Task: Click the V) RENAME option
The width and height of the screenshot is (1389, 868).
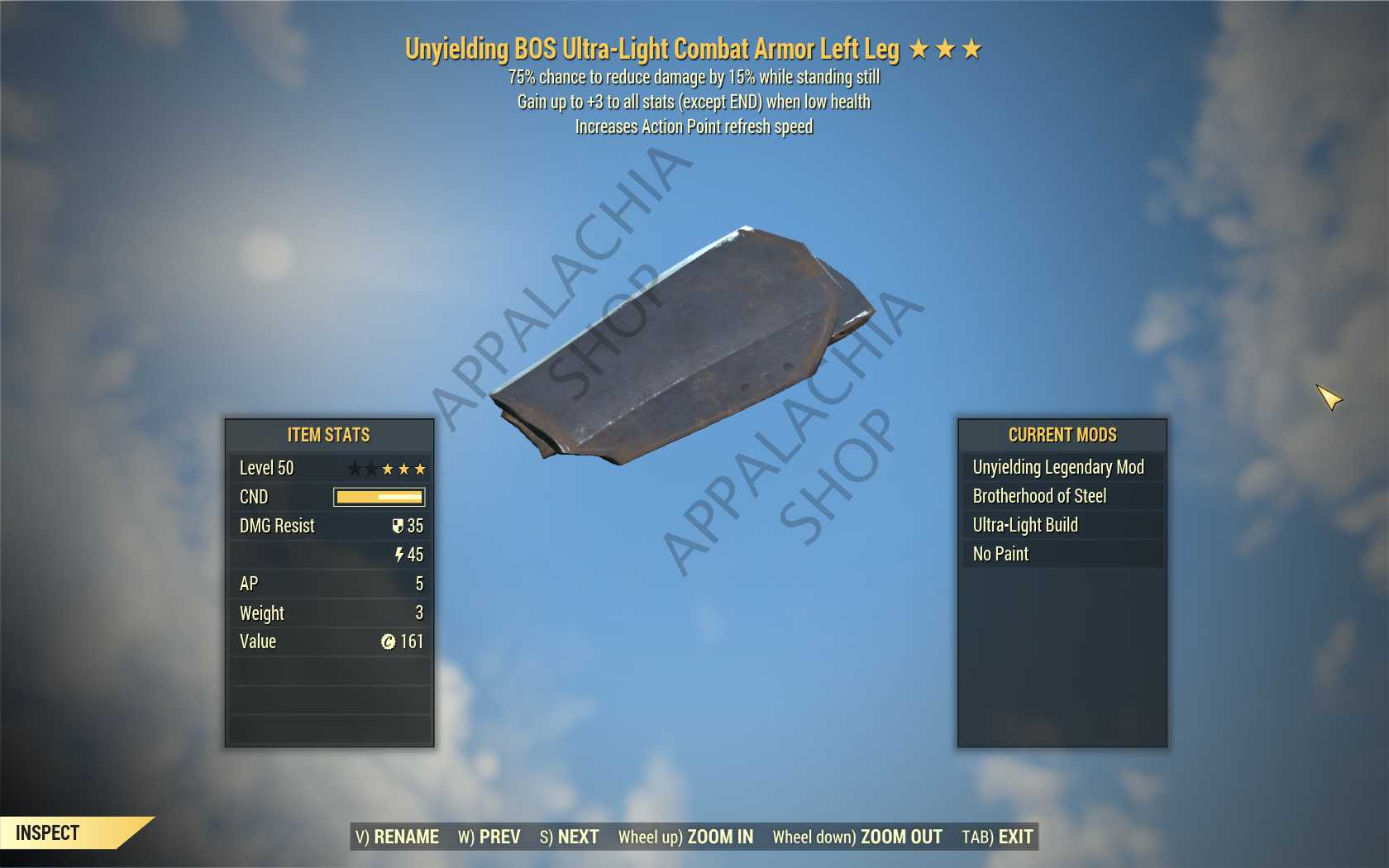Action: click(397, 837)
